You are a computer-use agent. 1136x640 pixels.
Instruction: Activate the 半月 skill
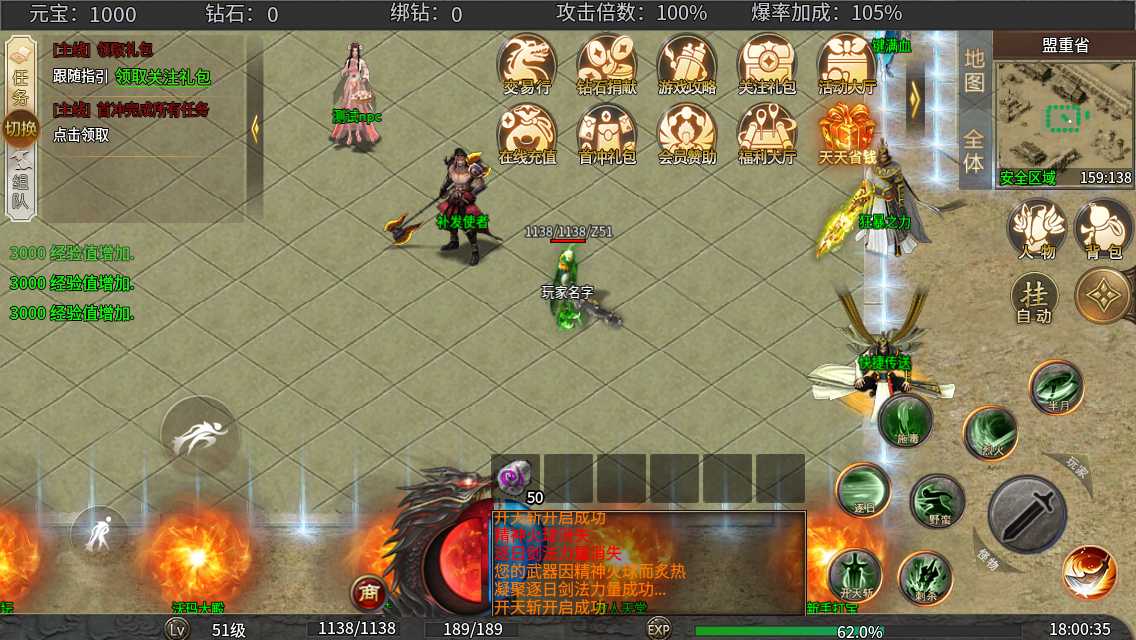point(1056,387)
